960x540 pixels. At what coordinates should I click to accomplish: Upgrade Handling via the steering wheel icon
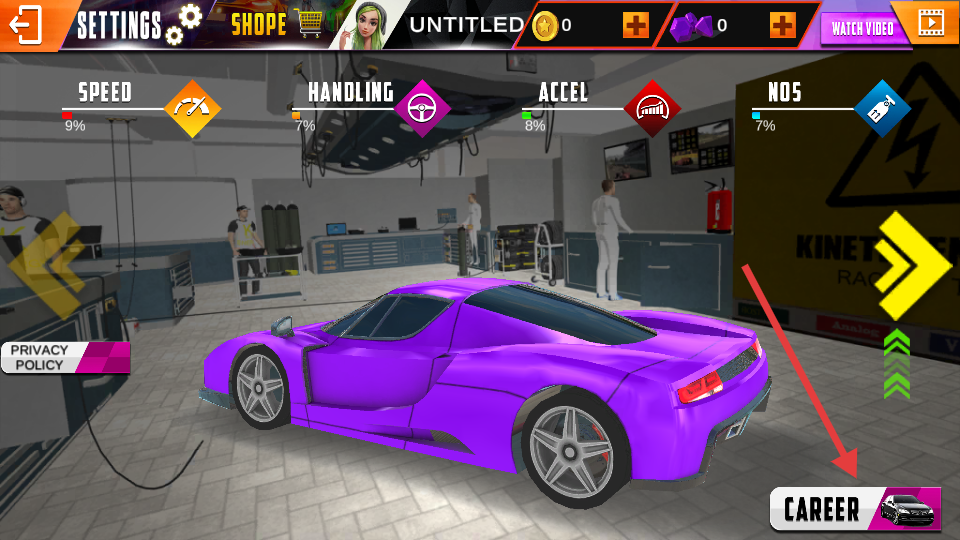point(422,108)
